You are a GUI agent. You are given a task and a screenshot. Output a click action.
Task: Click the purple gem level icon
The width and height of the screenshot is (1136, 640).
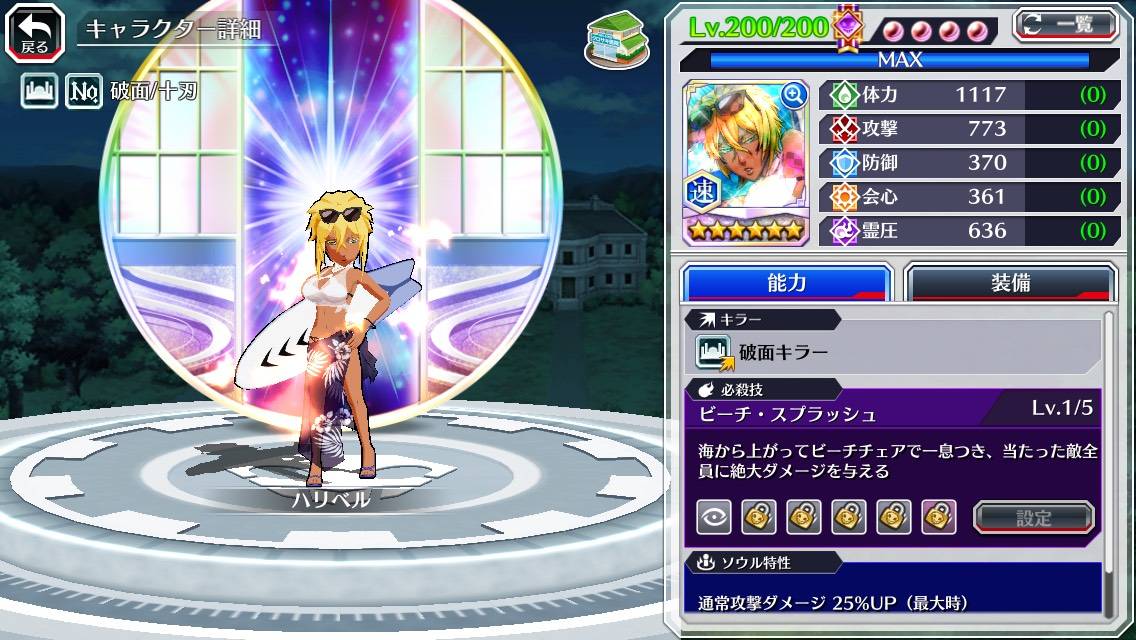pyautogui.click(x=848, y=25)
